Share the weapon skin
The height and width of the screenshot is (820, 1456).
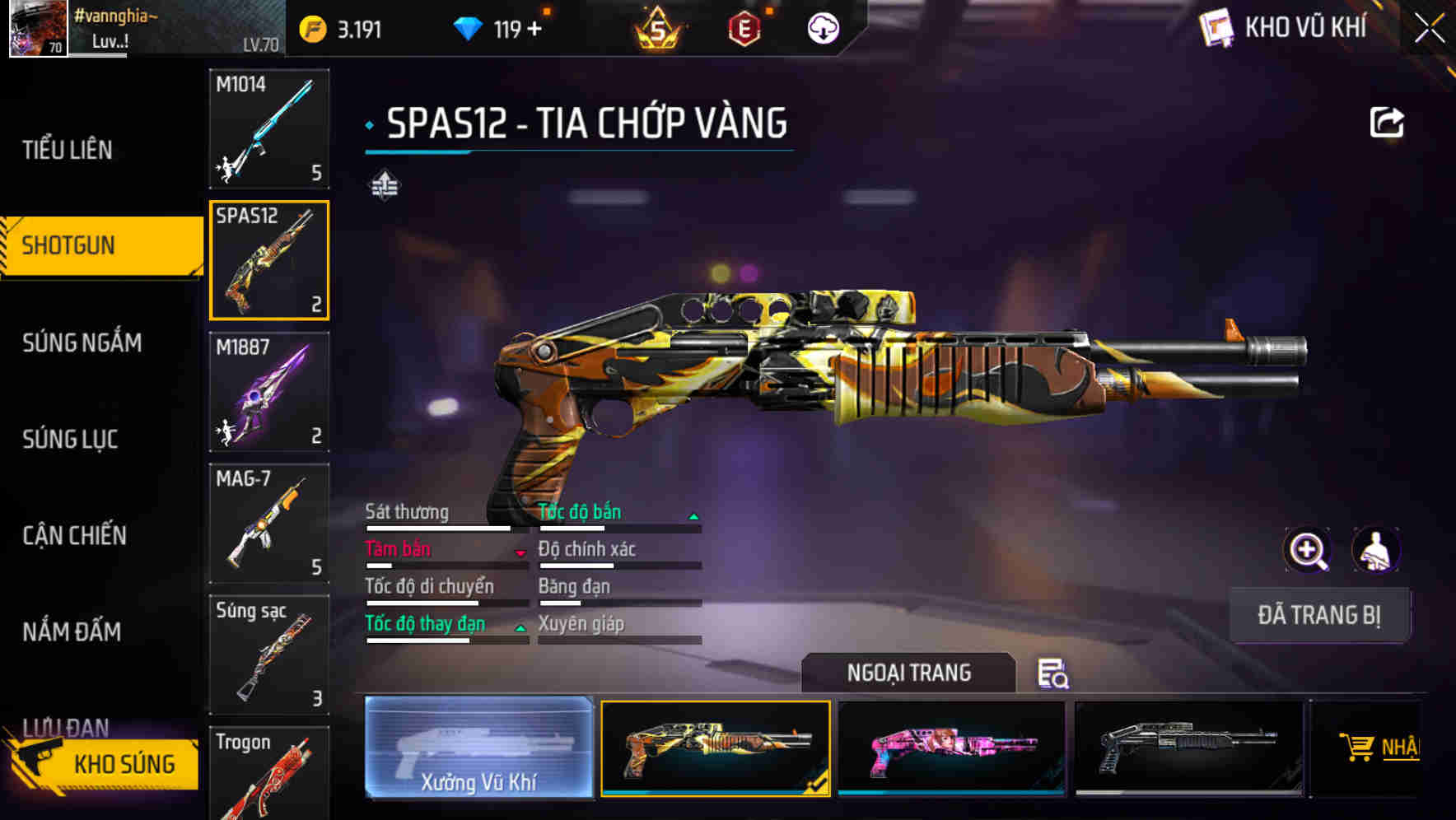coord(1387,123)
